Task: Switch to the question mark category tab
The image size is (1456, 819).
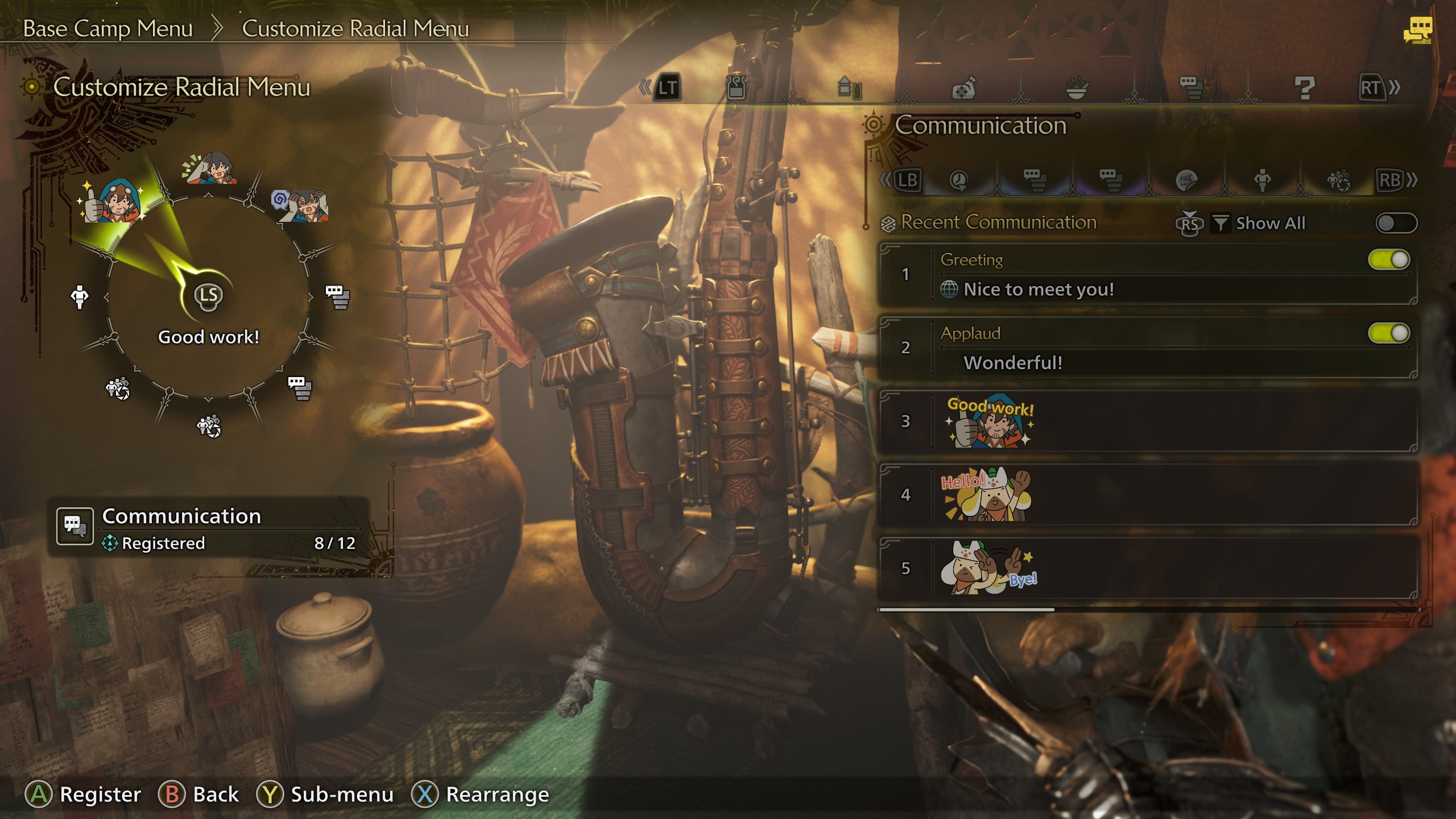Action: click(x=1304, y=88)
